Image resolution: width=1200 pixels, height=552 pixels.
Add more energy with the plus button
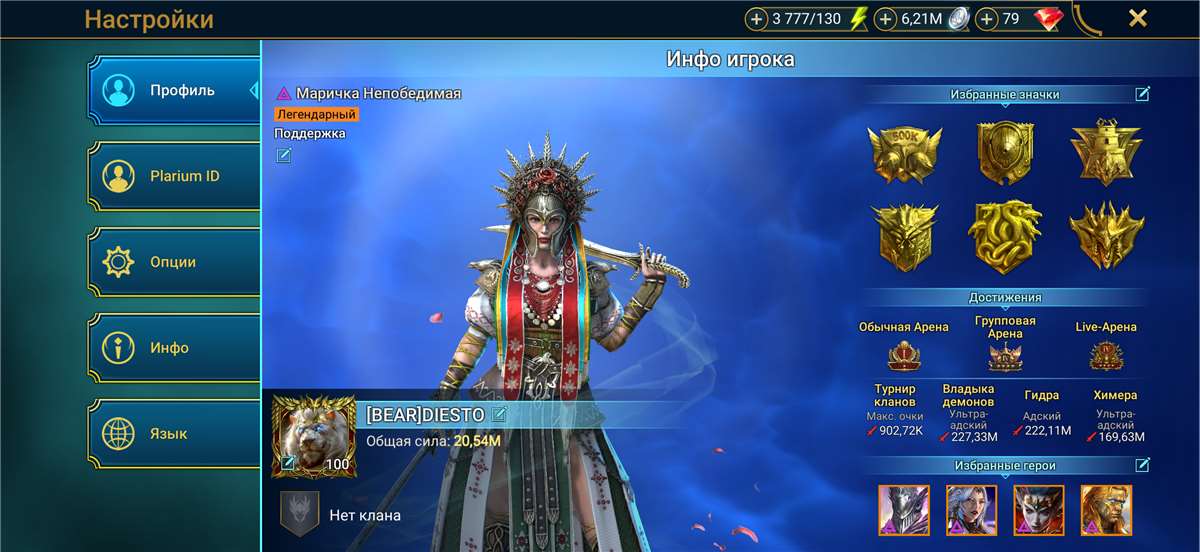pos(757,19)
